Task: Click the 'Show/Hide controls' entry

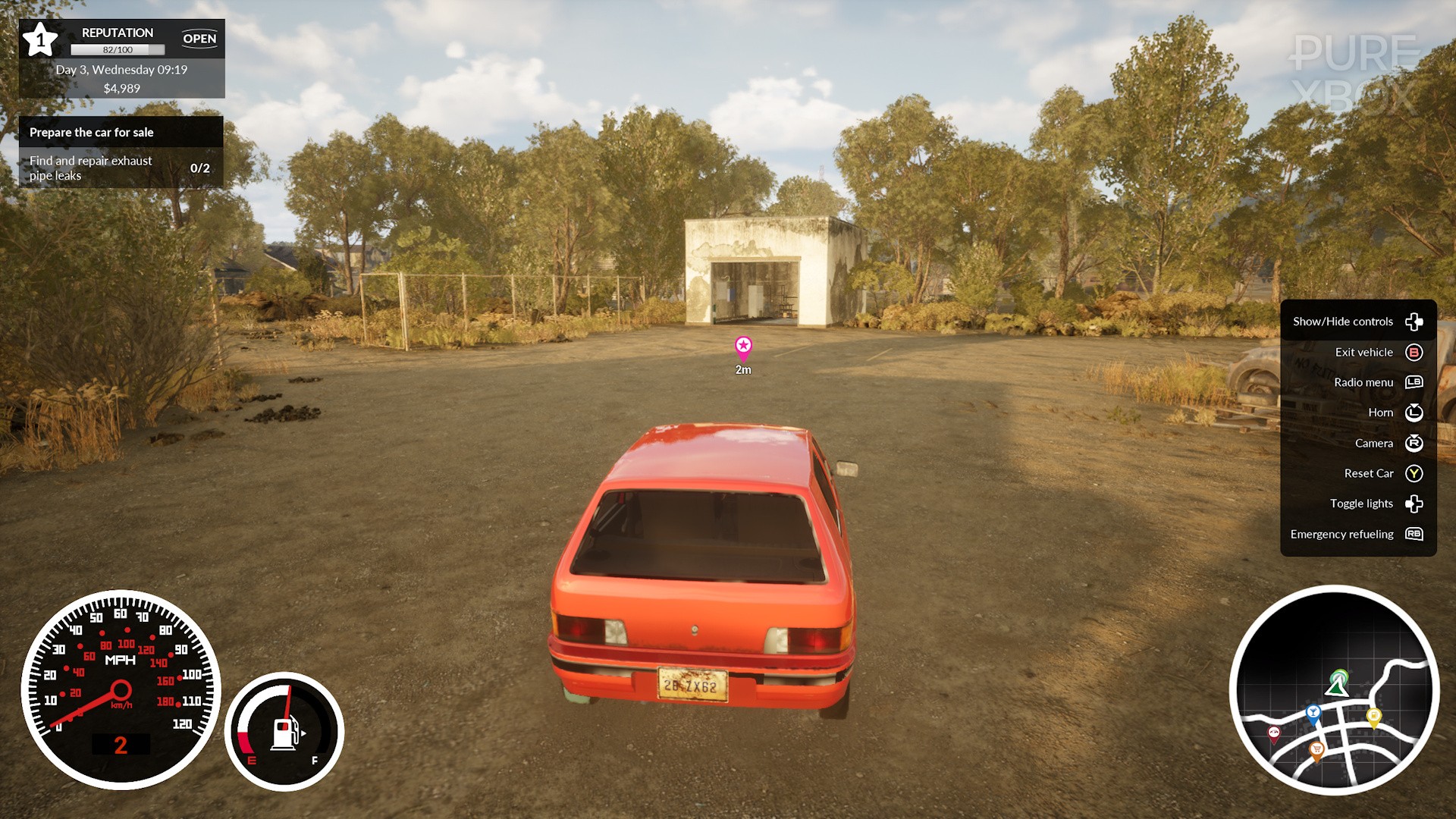Action: [x=1357, y=322]
